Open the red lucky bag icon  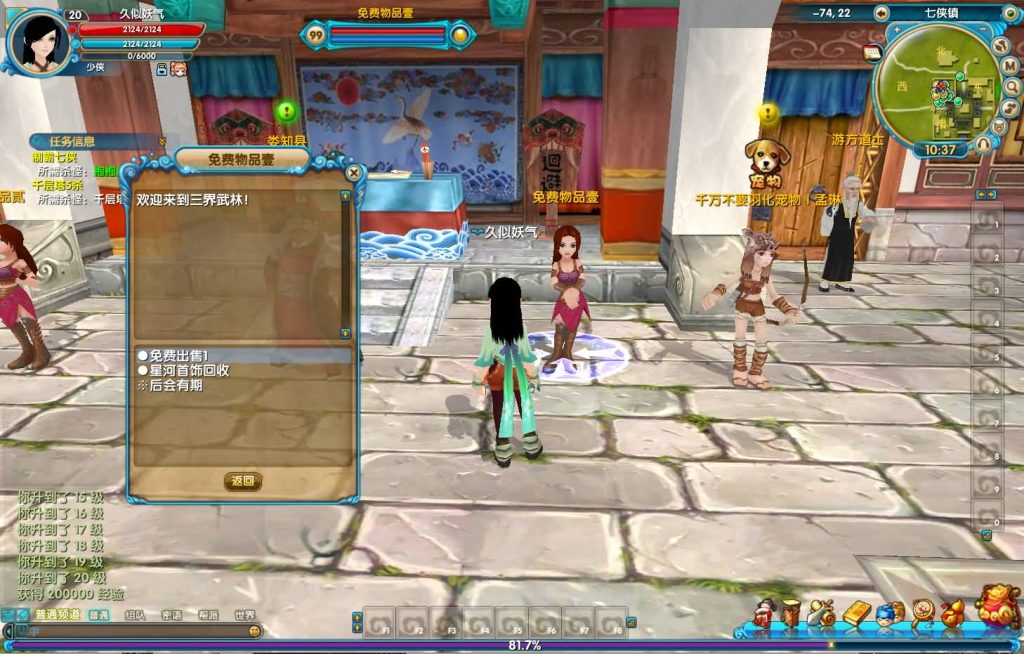(997, 608)
